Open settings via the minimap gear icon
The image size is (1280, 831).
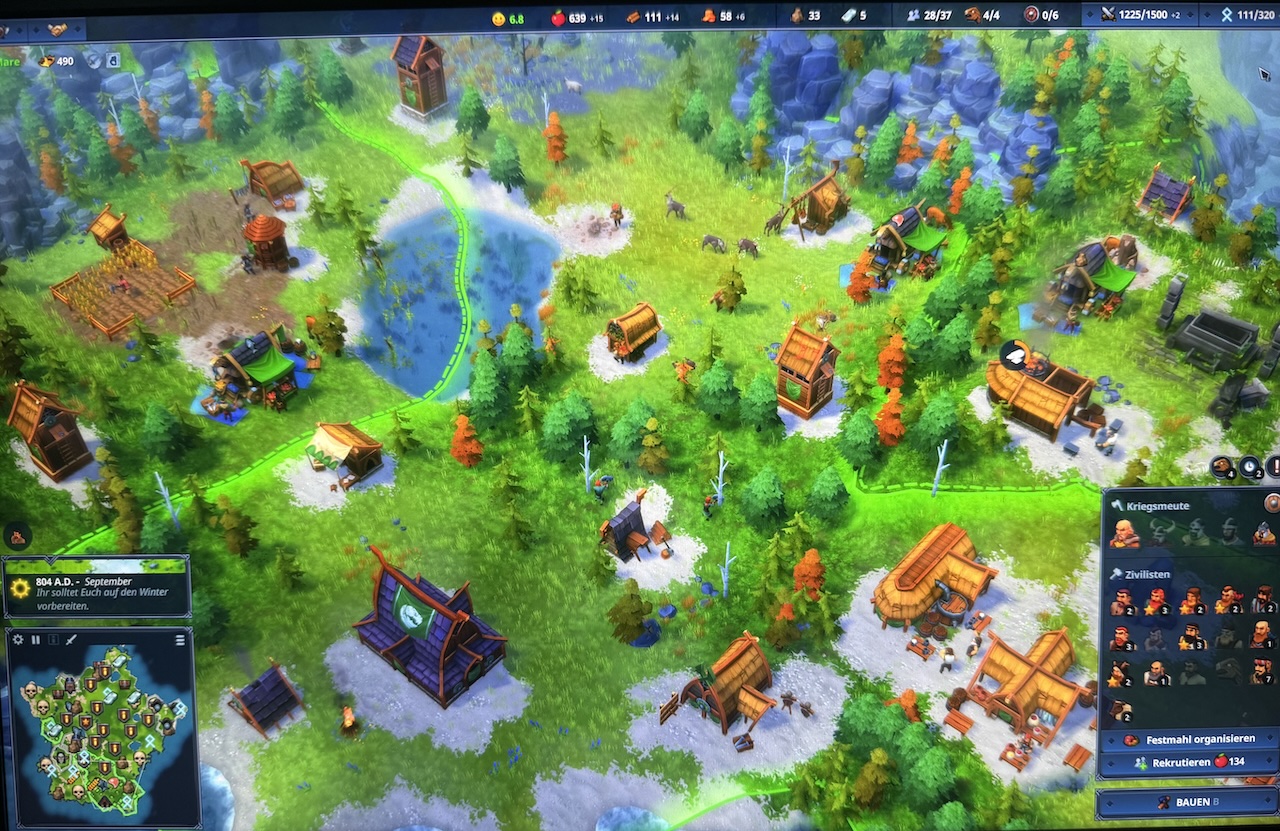17,639
